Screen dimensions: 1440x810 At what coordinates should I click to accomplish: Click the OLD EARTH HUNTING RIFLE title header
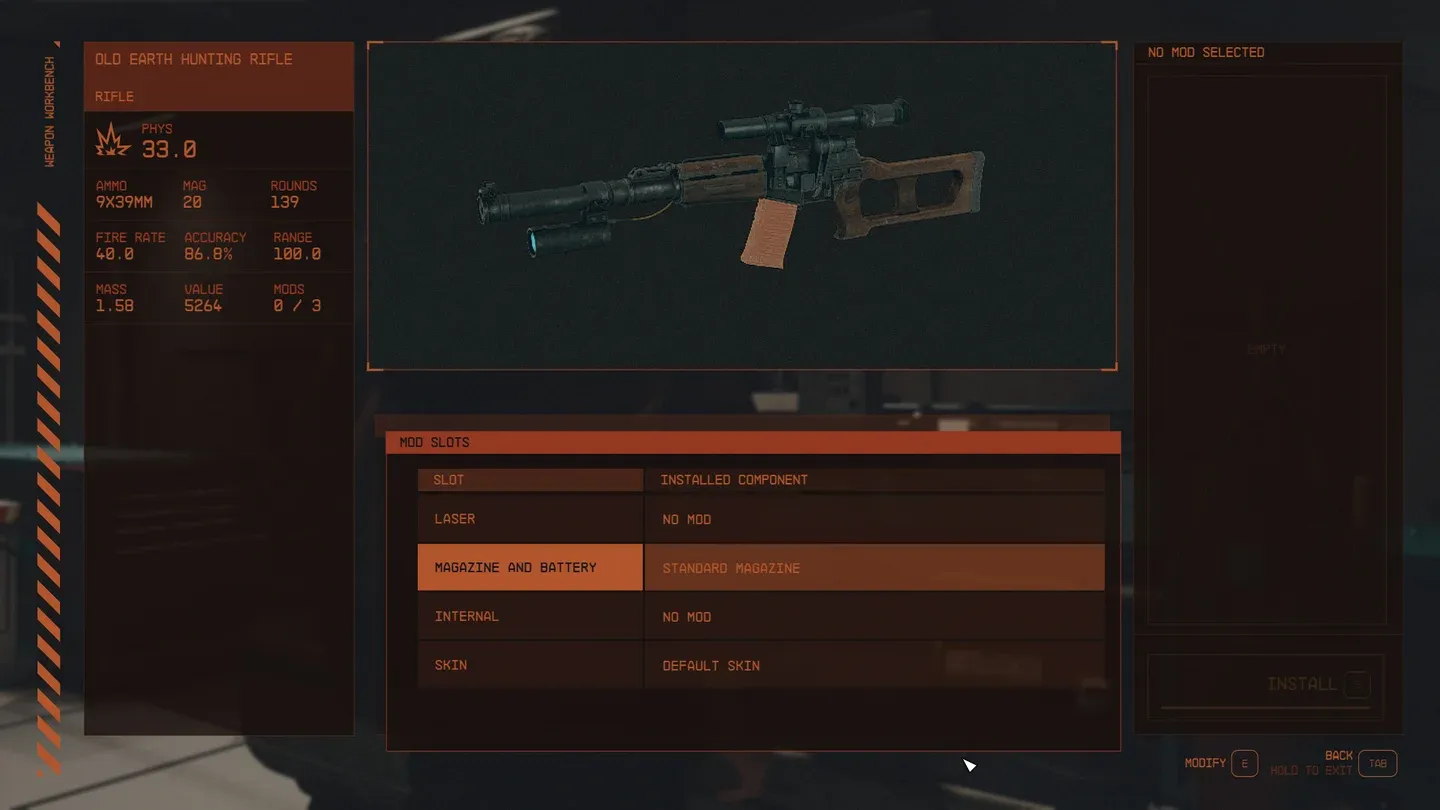click(193, 59)
